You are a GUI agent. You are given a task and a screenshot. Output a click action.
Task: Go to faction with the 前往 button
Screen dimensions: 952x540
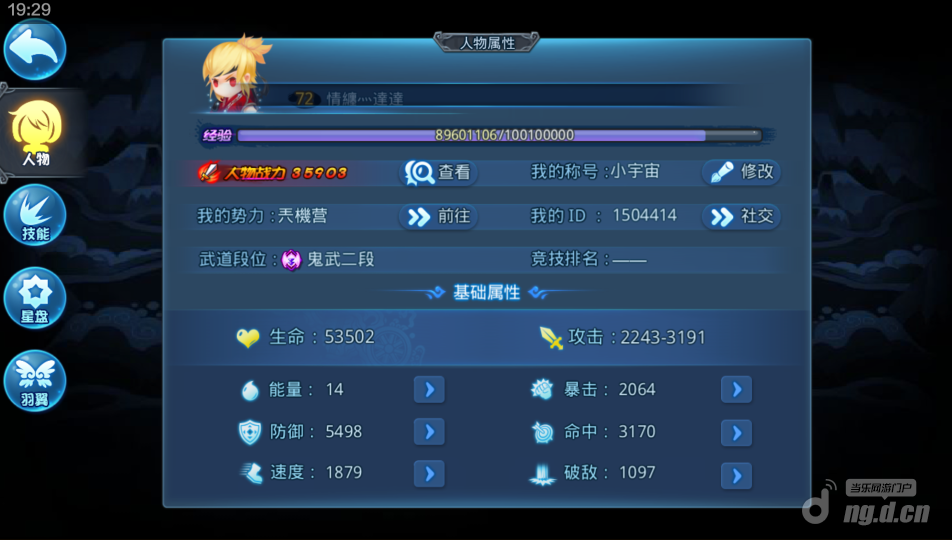(x=437, y=216)
